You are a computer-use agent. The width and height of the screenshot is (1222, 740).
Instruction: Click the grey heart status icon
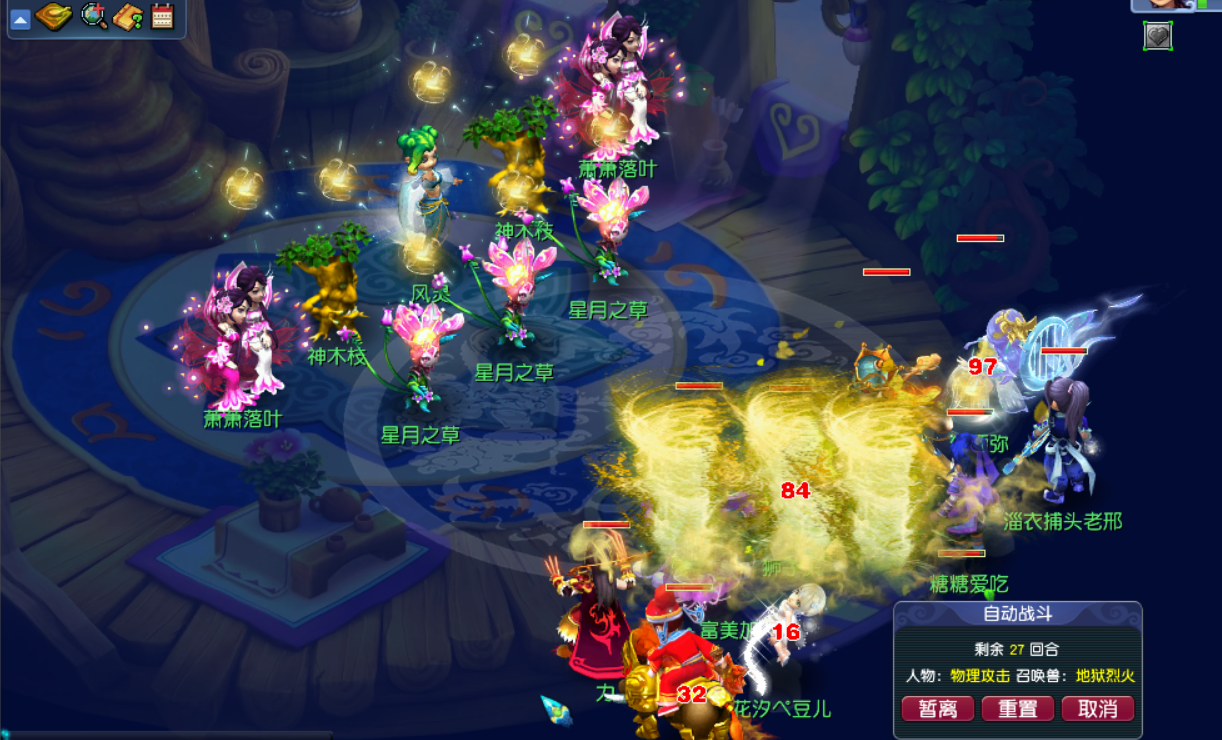point(1157,36)
